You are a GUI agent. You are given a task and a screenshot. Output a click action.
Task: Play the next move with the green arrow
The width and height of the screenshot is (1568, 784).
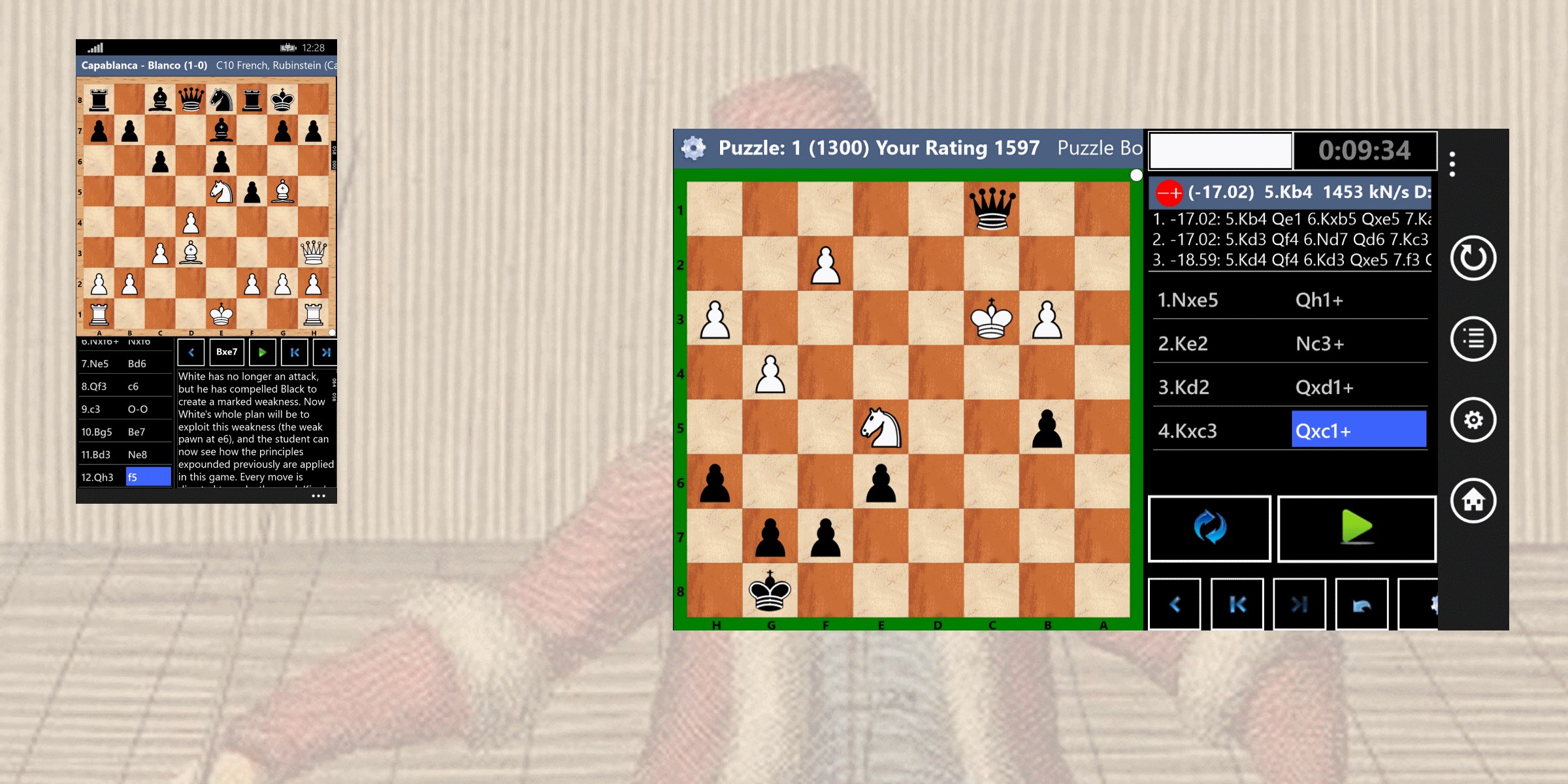pyautogui.click(x=263, y=352)
